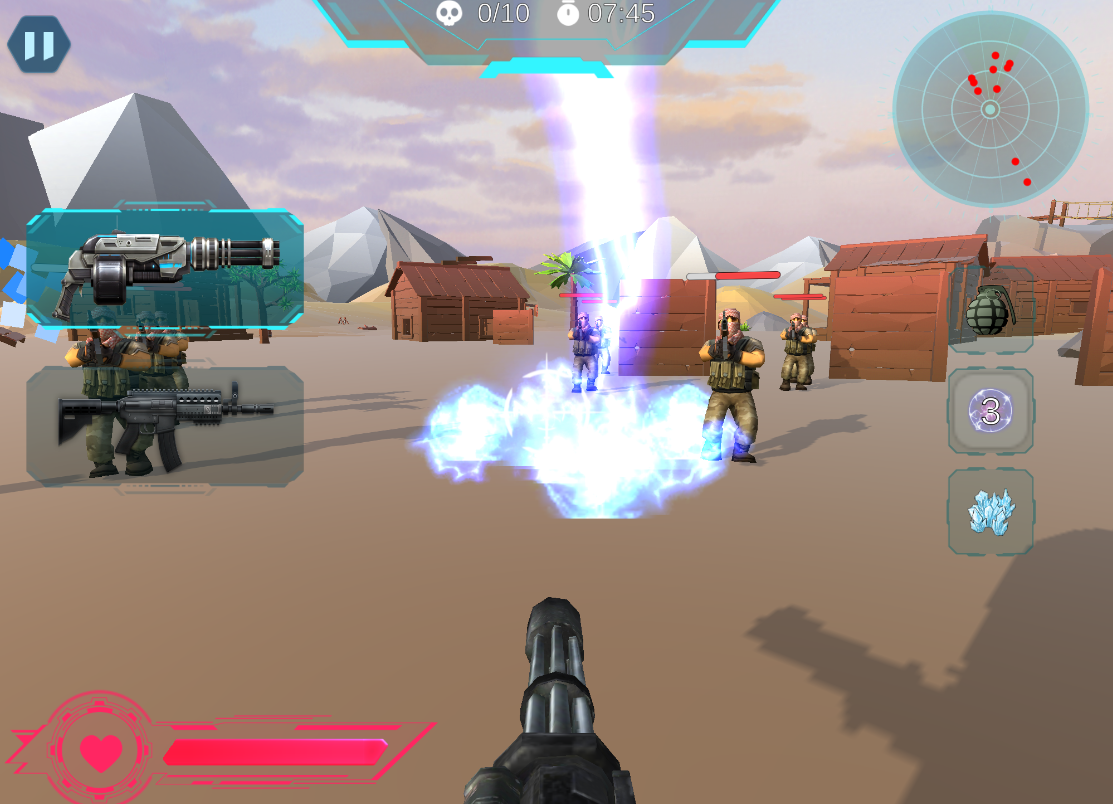Select the minigun weapon slot

click(x=165, y=268)
